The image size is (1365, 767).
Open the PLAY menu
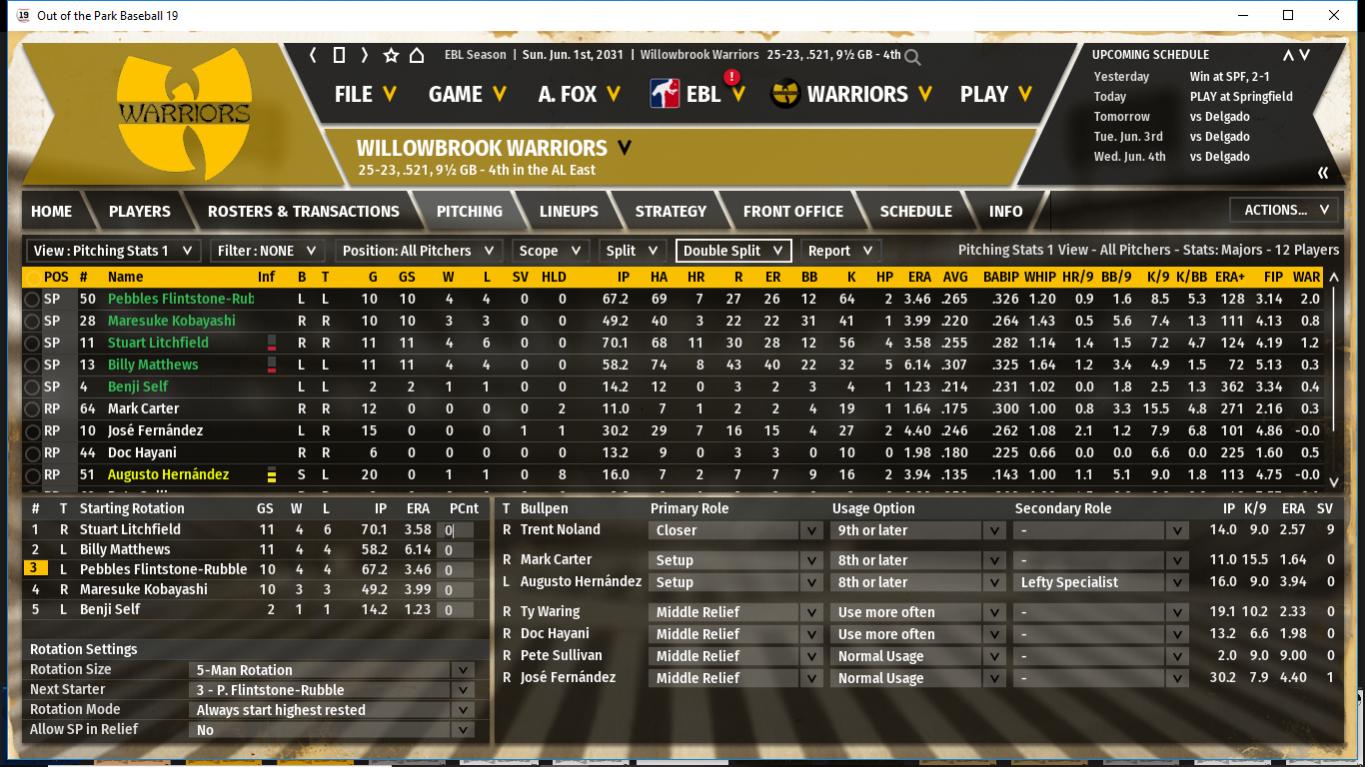click(997, 94)
